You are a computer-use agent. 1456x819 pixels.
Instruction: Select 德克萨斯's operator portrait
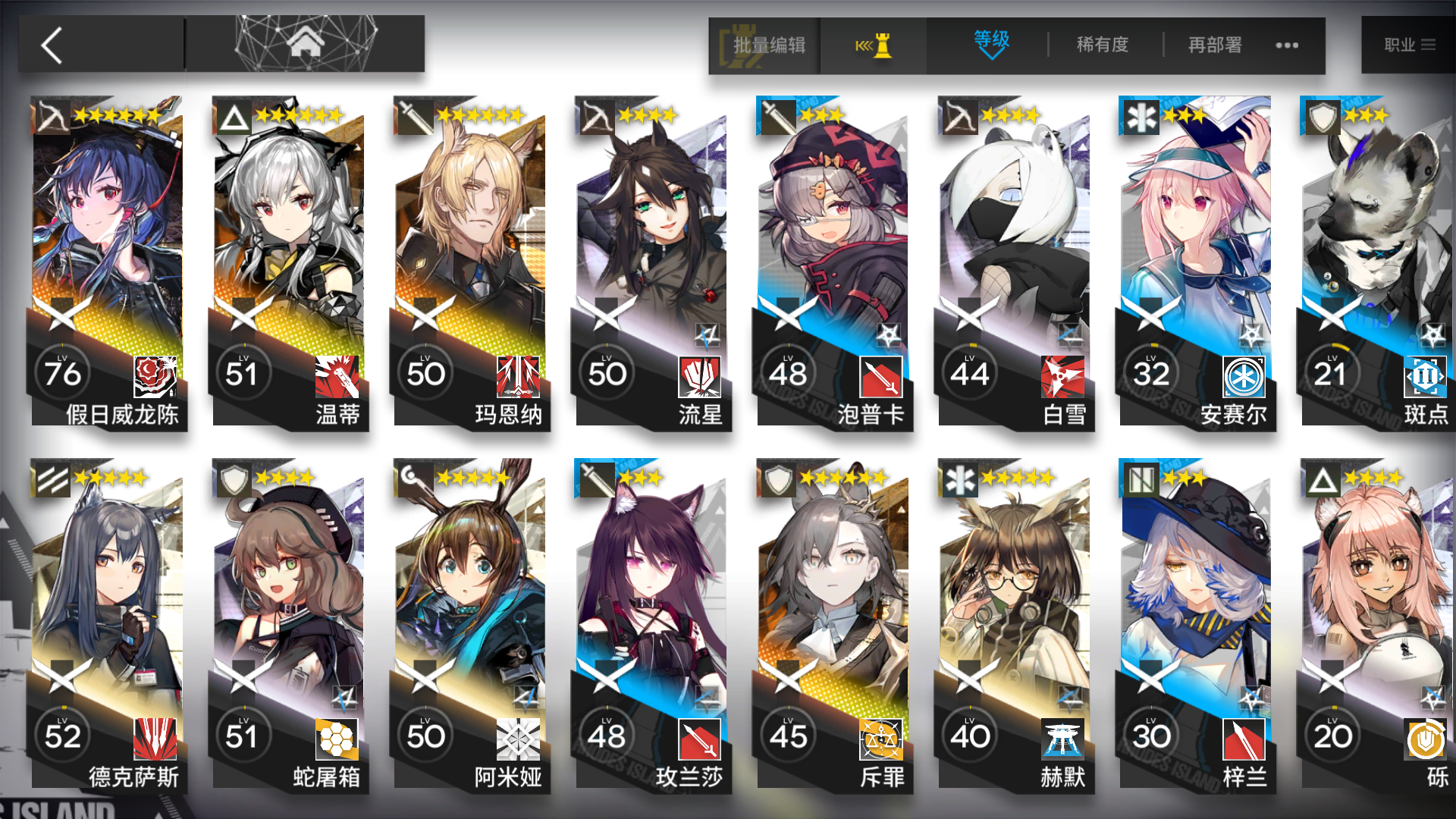[x=106, y=591]
